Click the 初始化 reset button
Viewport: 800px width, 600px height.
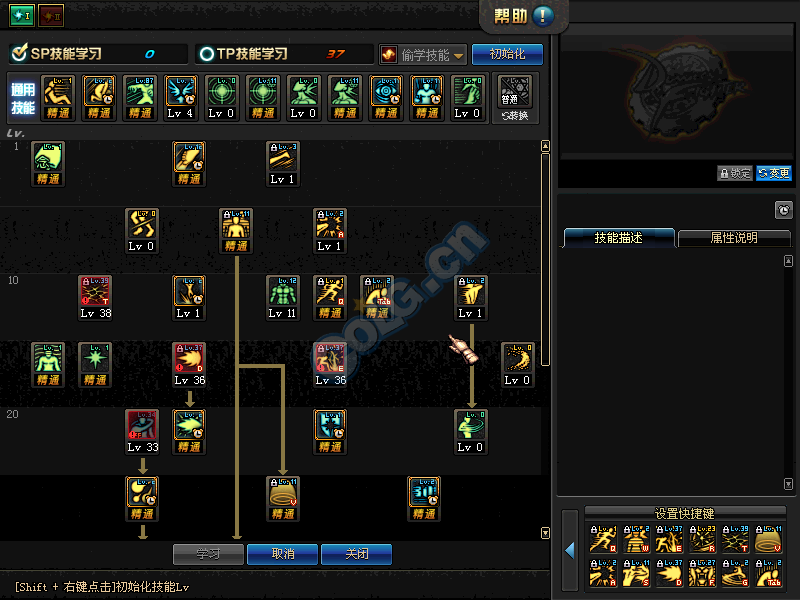(x=507, y=54)
